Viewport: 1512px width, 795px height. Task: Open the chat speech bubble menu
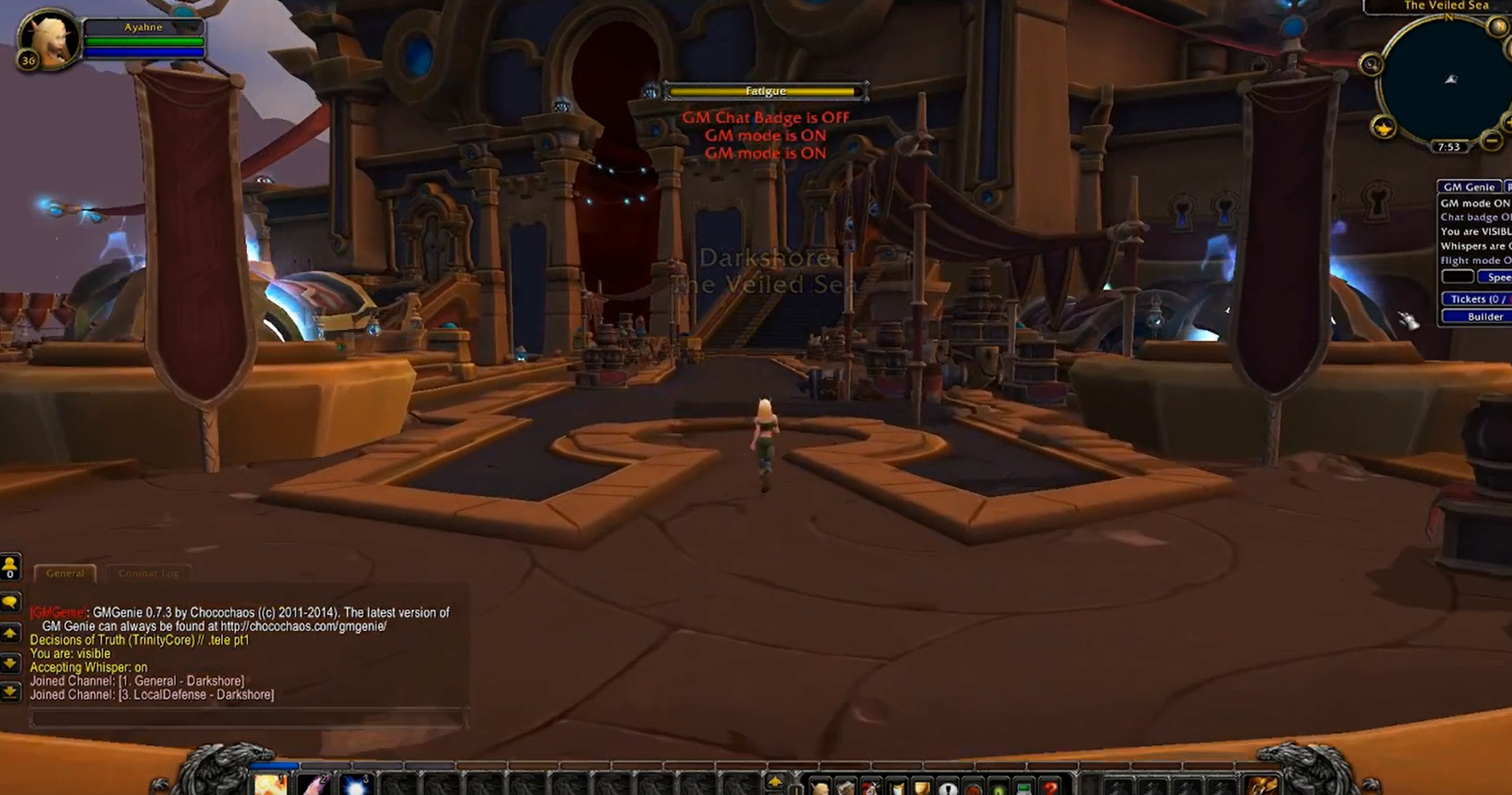(x=10, y=602)
